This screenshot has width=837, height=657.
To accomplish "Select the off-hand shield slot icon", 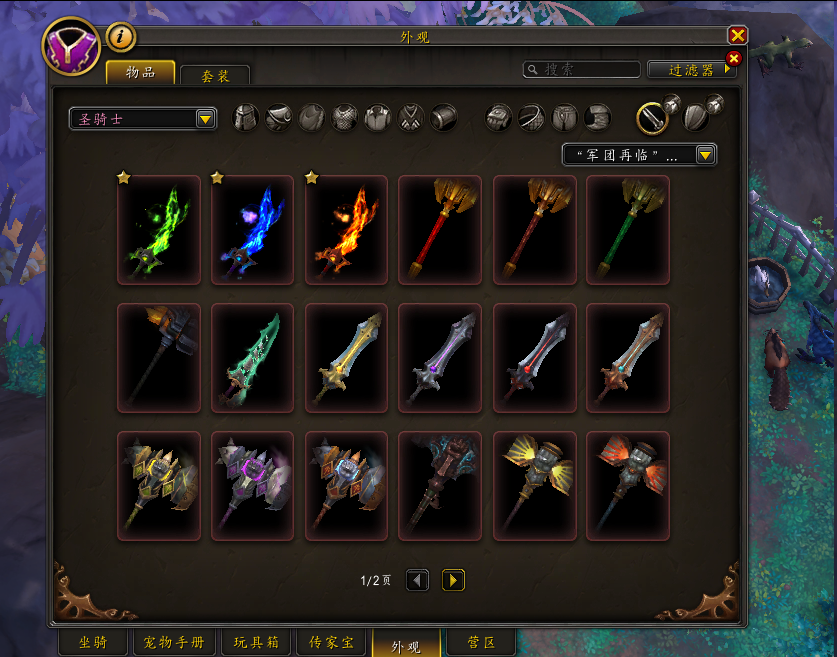I will point(697,118).
